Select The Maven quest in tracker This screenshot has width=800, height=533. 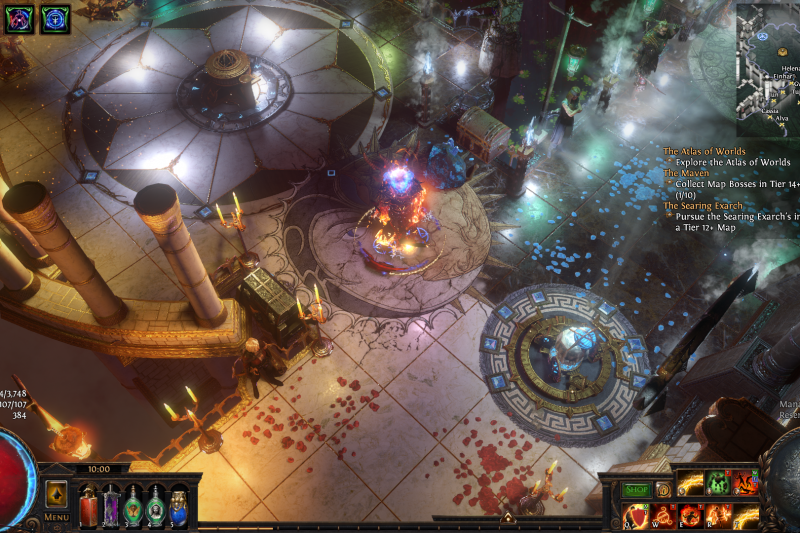[687, 173]
